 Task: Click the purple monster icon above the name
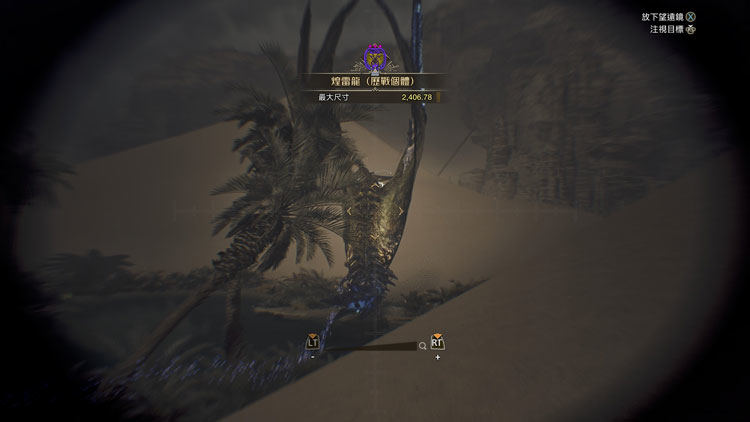coord(375,56)
